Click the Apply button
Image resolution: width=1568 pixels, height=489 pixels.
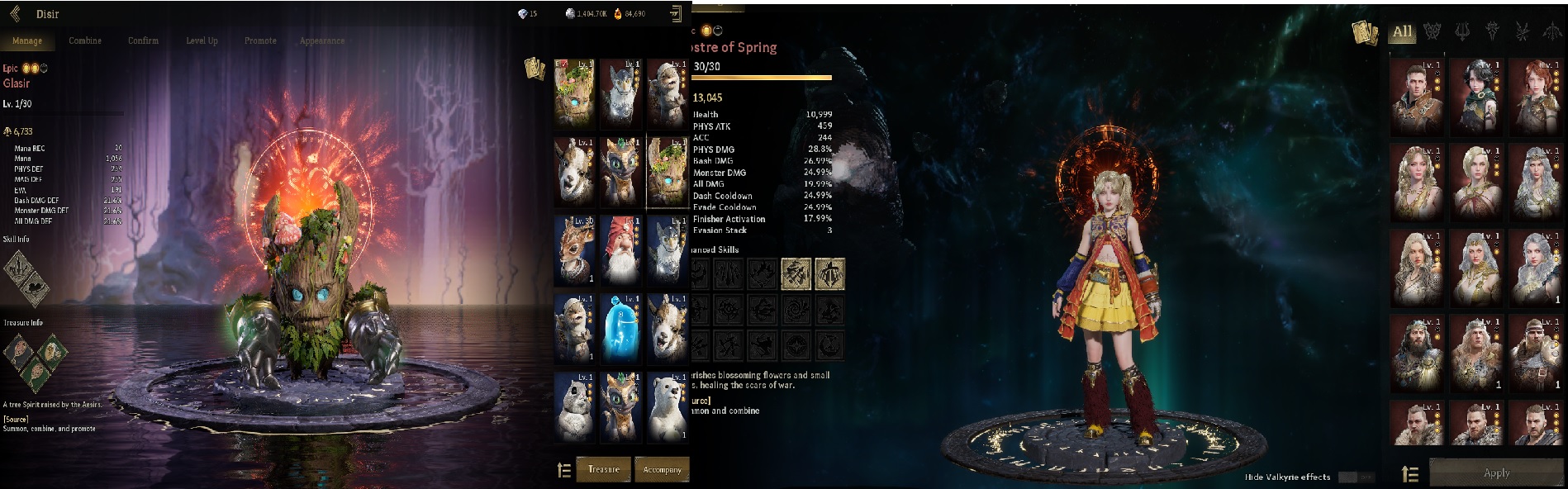pos(1496,473)
